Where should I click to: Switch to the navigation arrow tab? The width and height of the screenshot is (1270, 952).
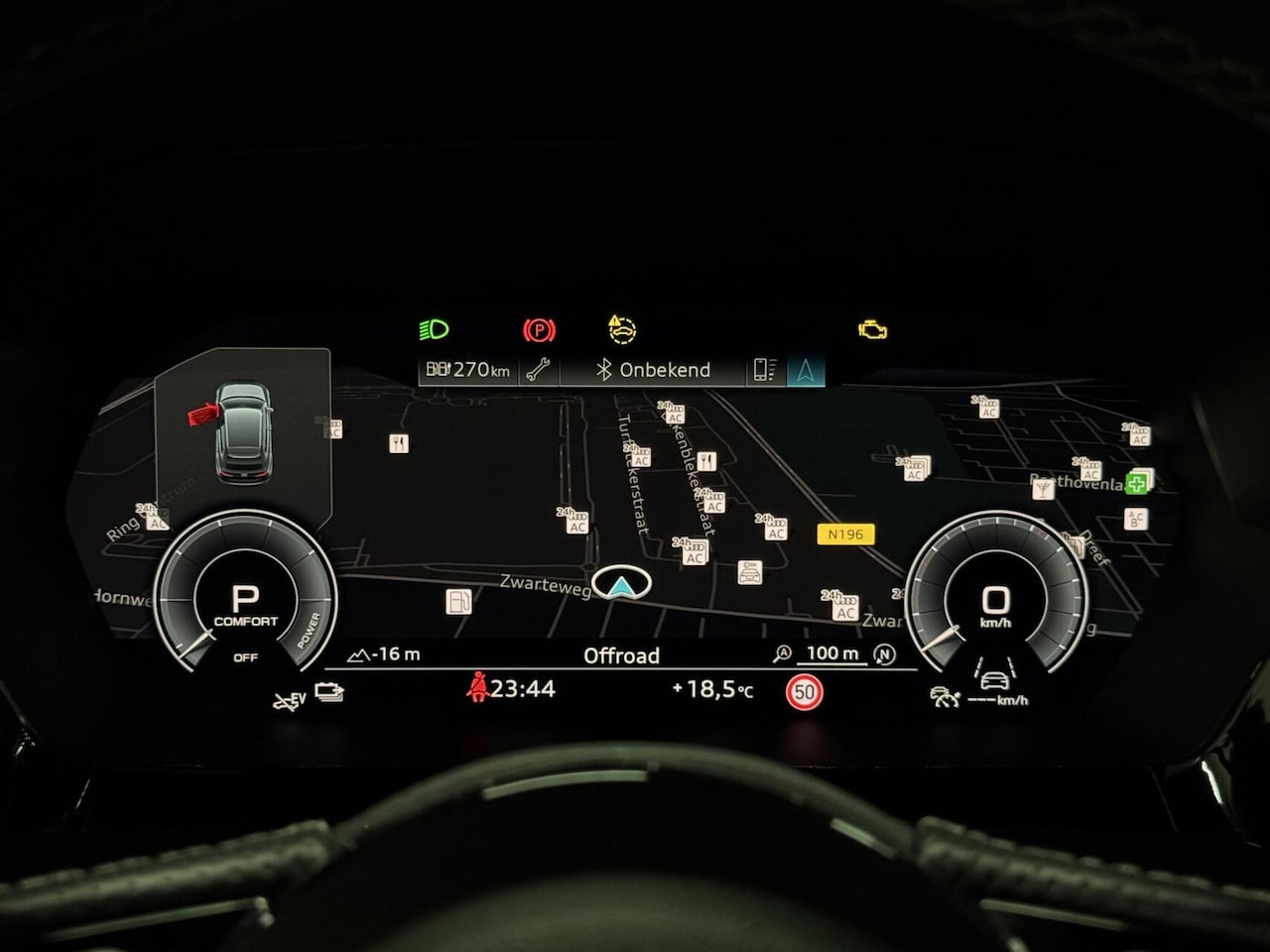click(x=806, y=370)
